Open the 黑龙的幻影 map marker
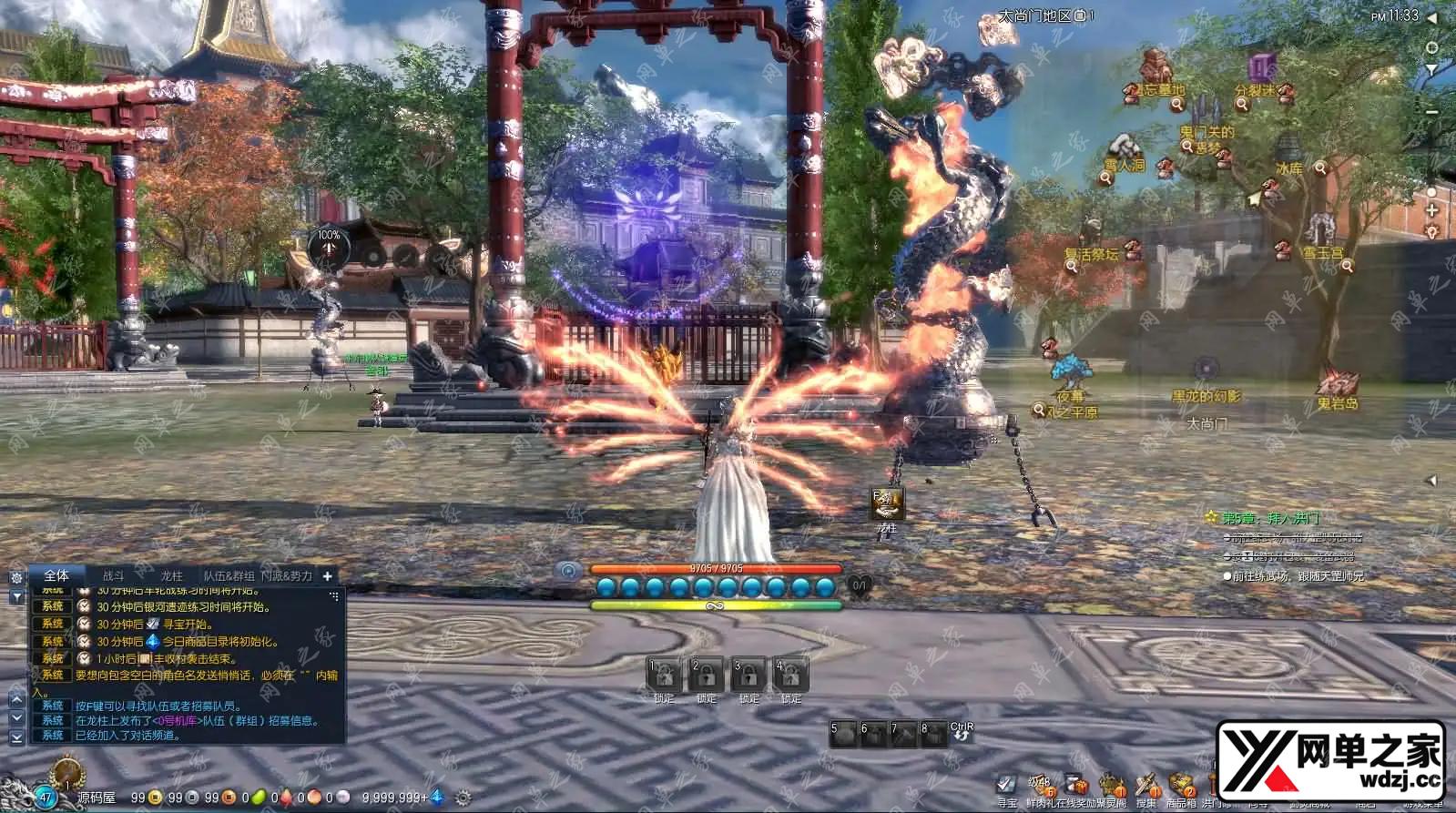The width and height of the screenshot is (1456, 813). [1206, 395]
